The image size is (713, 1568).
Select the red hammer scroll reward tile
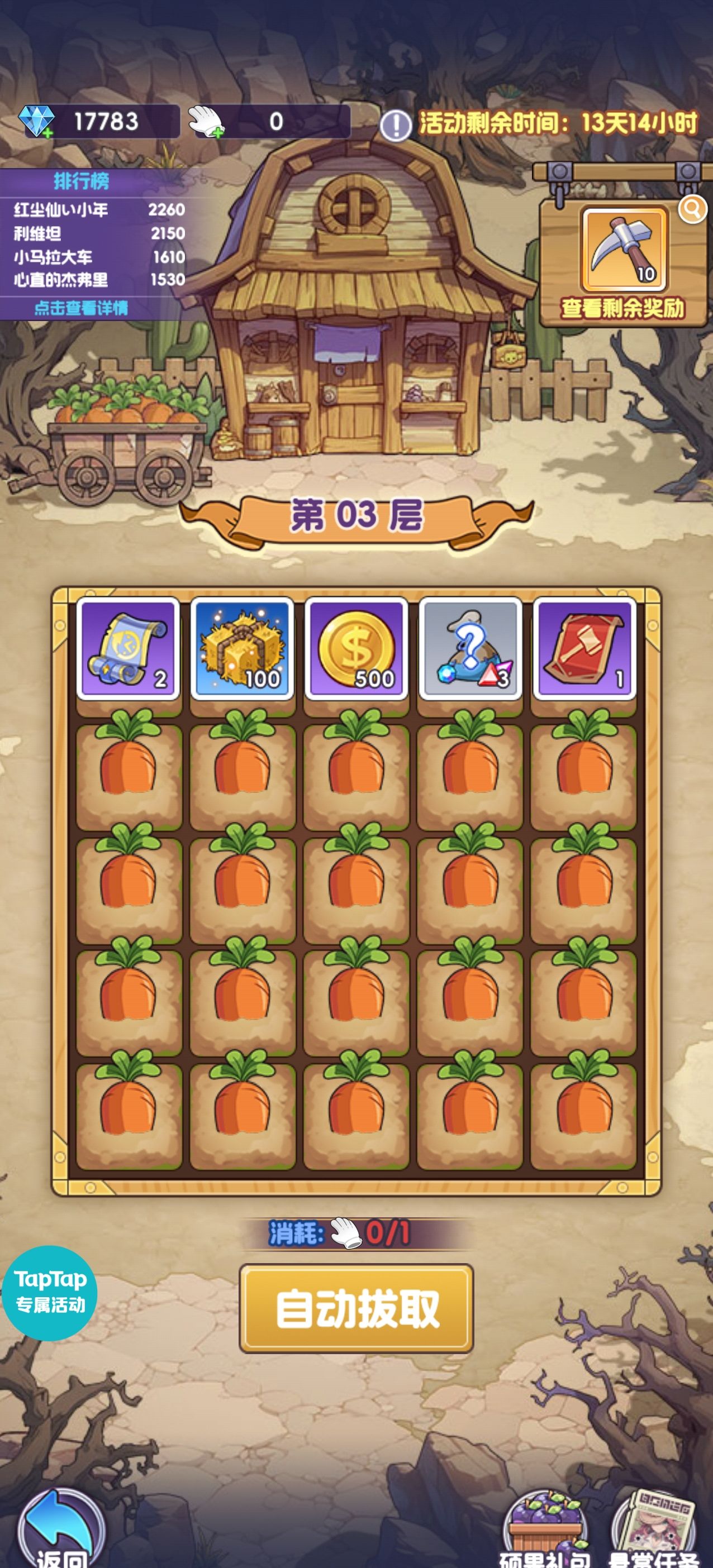[x=584, y=649]
